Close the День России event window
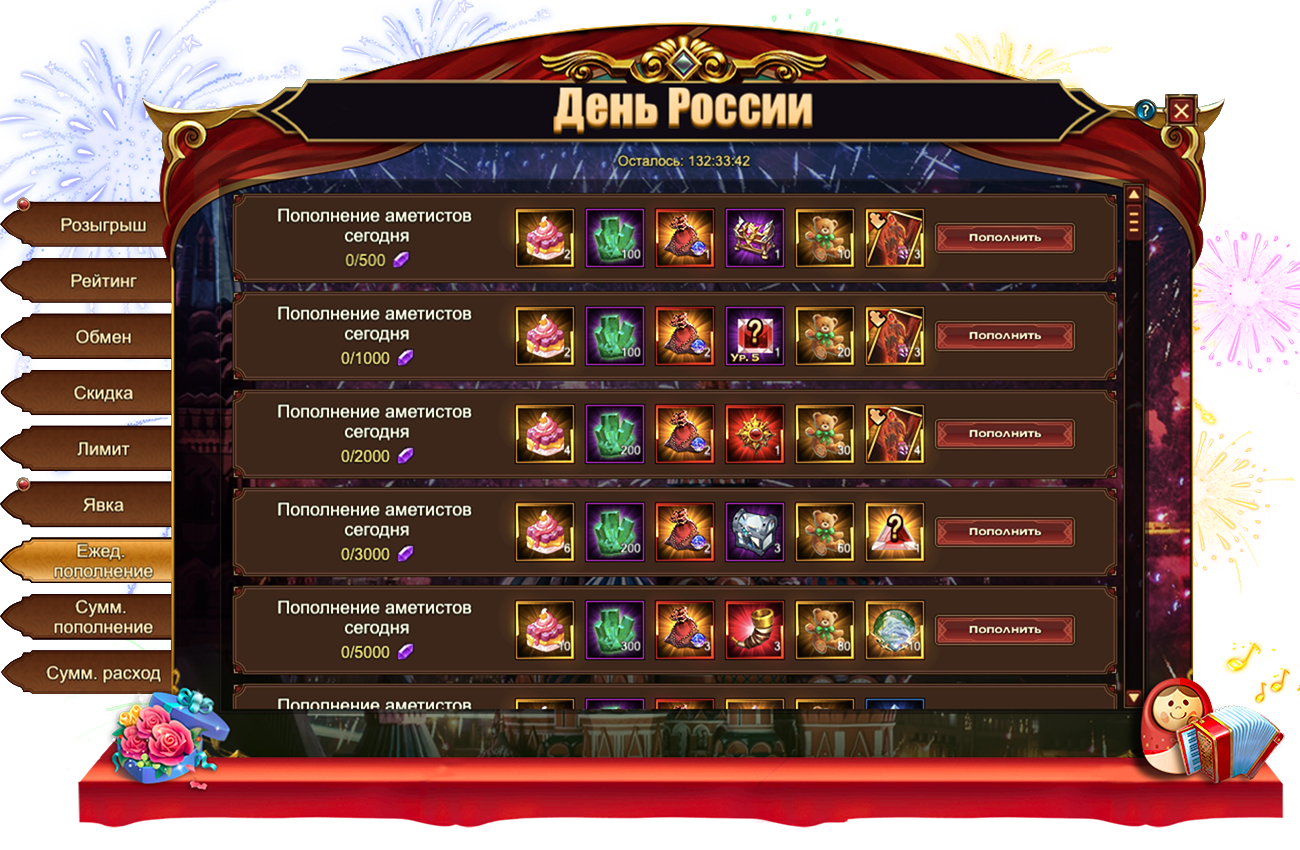The height and width of the screenshot is (850, 1300). [x=1181, y=110]
